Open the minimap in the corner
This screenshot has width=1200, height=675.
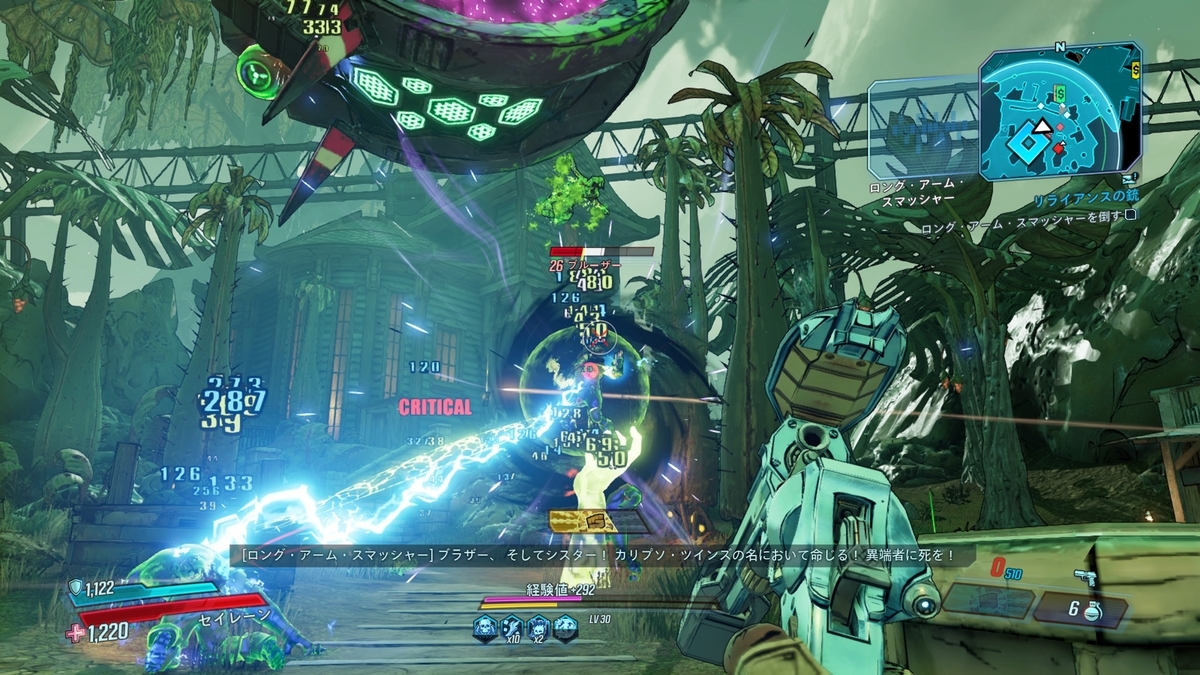pos(1060,110)
